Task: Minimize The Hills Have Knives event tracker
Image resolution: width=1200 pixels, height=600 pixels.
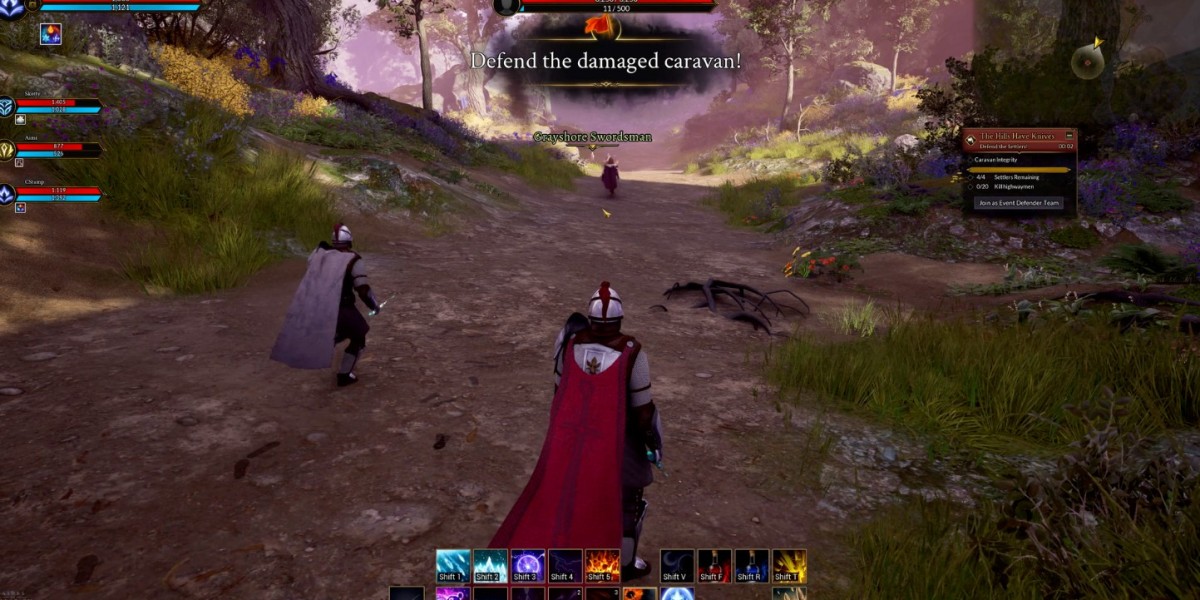Action: point(1070,135)
